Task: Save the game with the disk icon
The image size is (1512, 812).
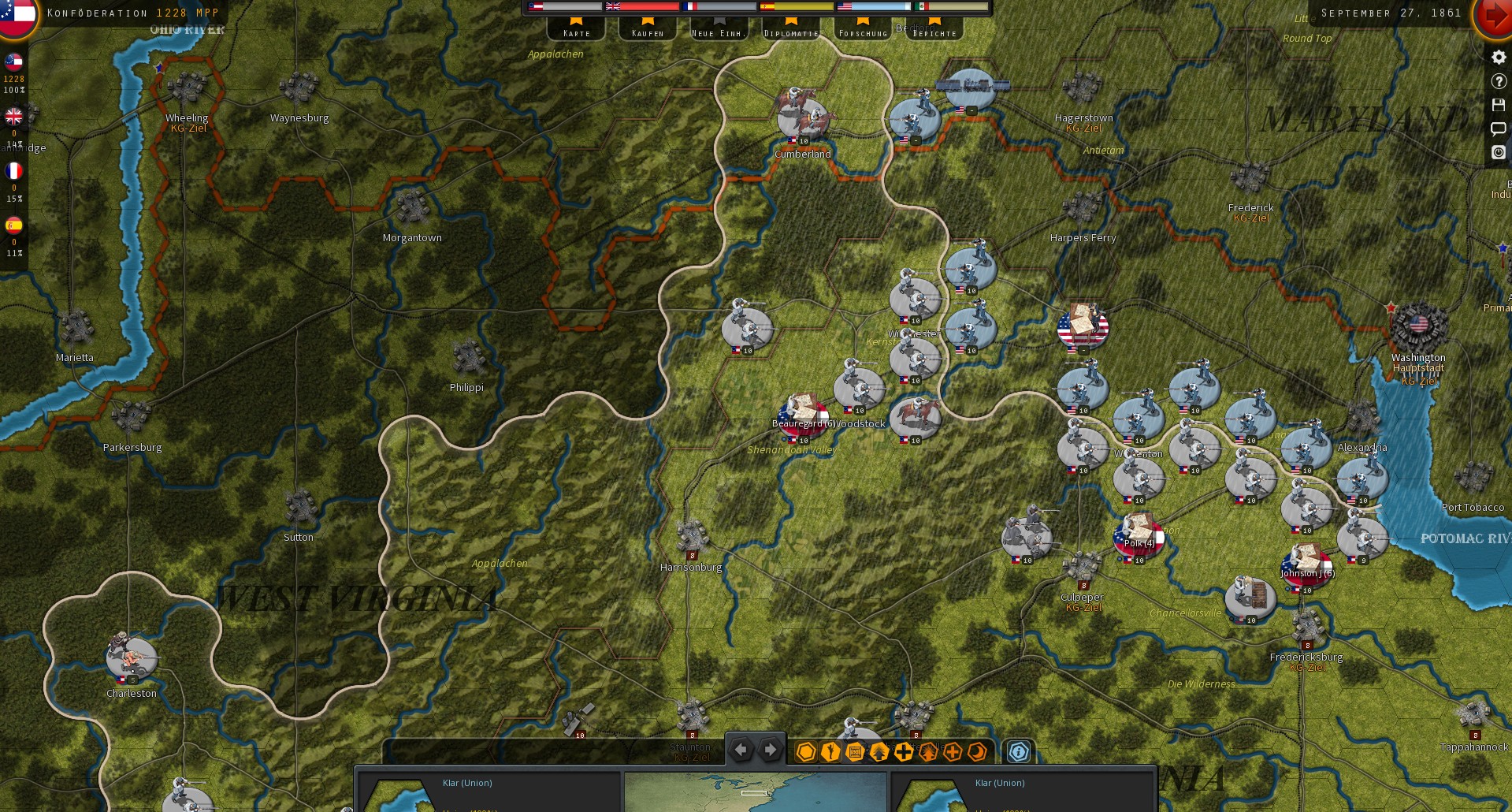Action: [1498, 105]
